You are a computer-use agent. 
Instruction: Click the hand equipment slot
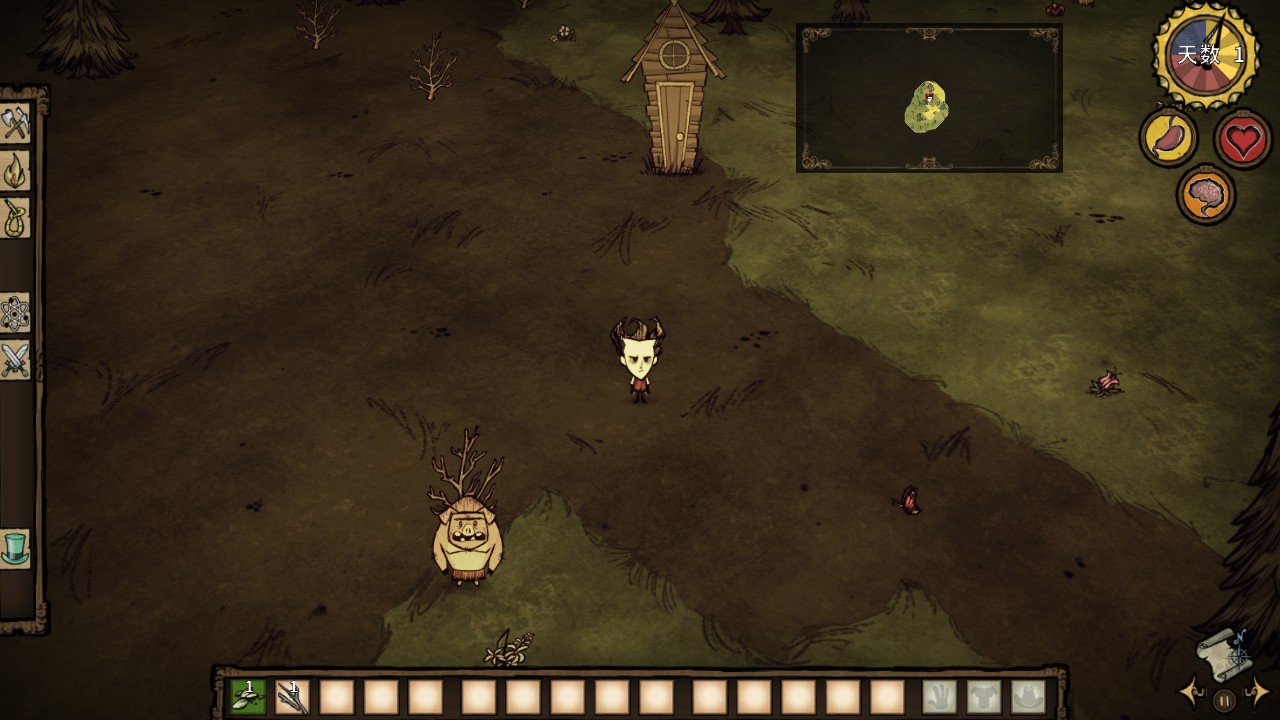[939, 697]
